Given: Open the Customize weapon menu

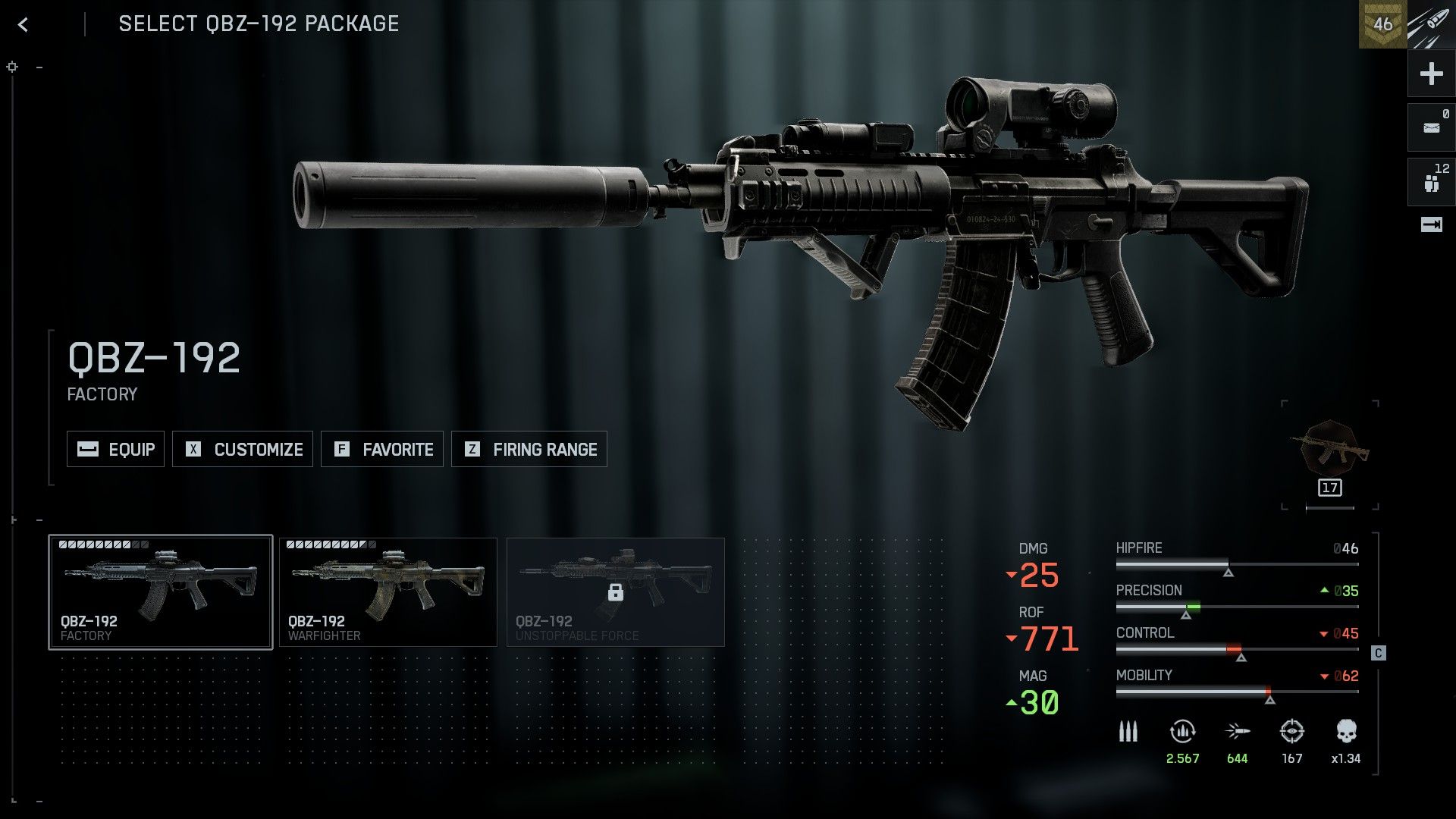Looking at the screenshot, I should pos(243,449).
